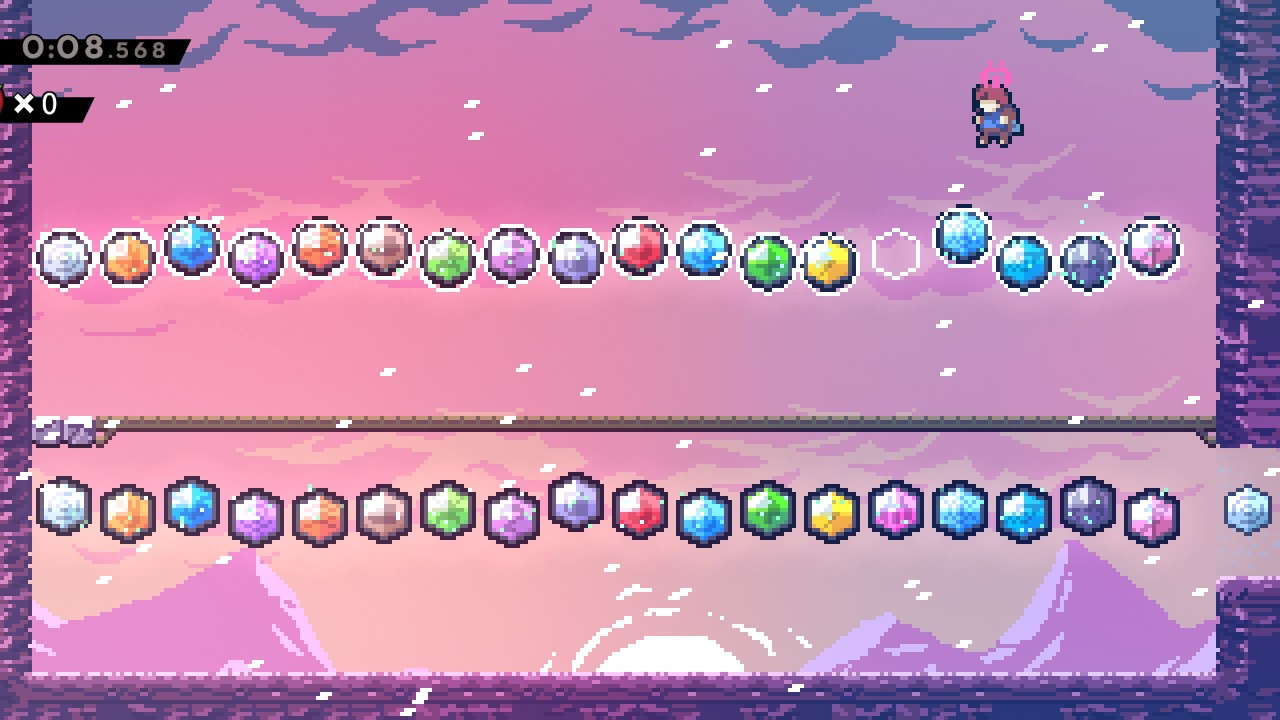Image resolution: width=1280 pixels, height=720 pixels.
Task: Click the large blue gem above the top row
Action: [x=960, y=235]
